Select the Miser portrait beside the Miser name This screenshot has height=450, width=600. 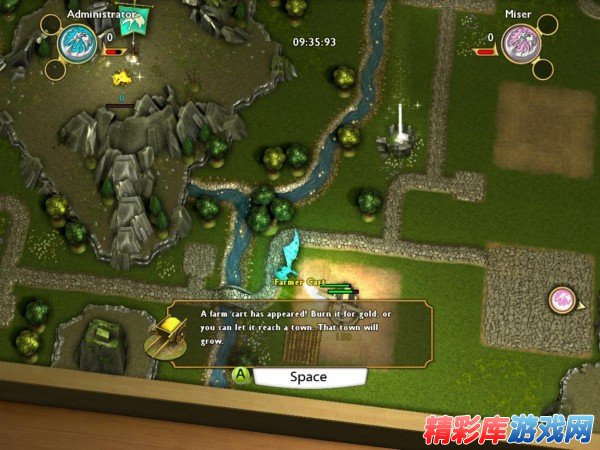[520, 44]
